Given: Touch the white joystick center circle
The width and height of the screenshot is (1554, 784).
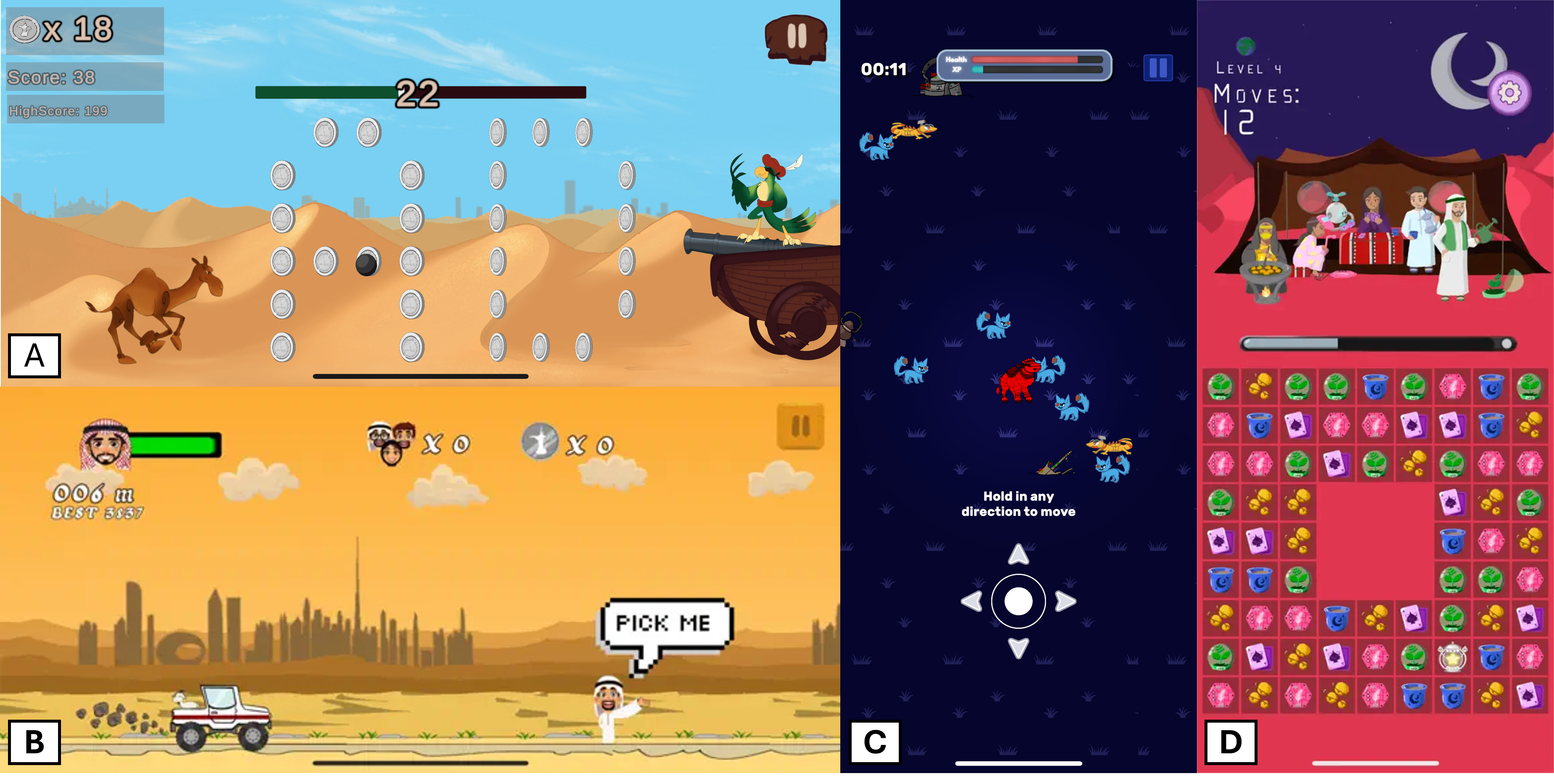Looking at the screenshot, I should (1018, 601).
